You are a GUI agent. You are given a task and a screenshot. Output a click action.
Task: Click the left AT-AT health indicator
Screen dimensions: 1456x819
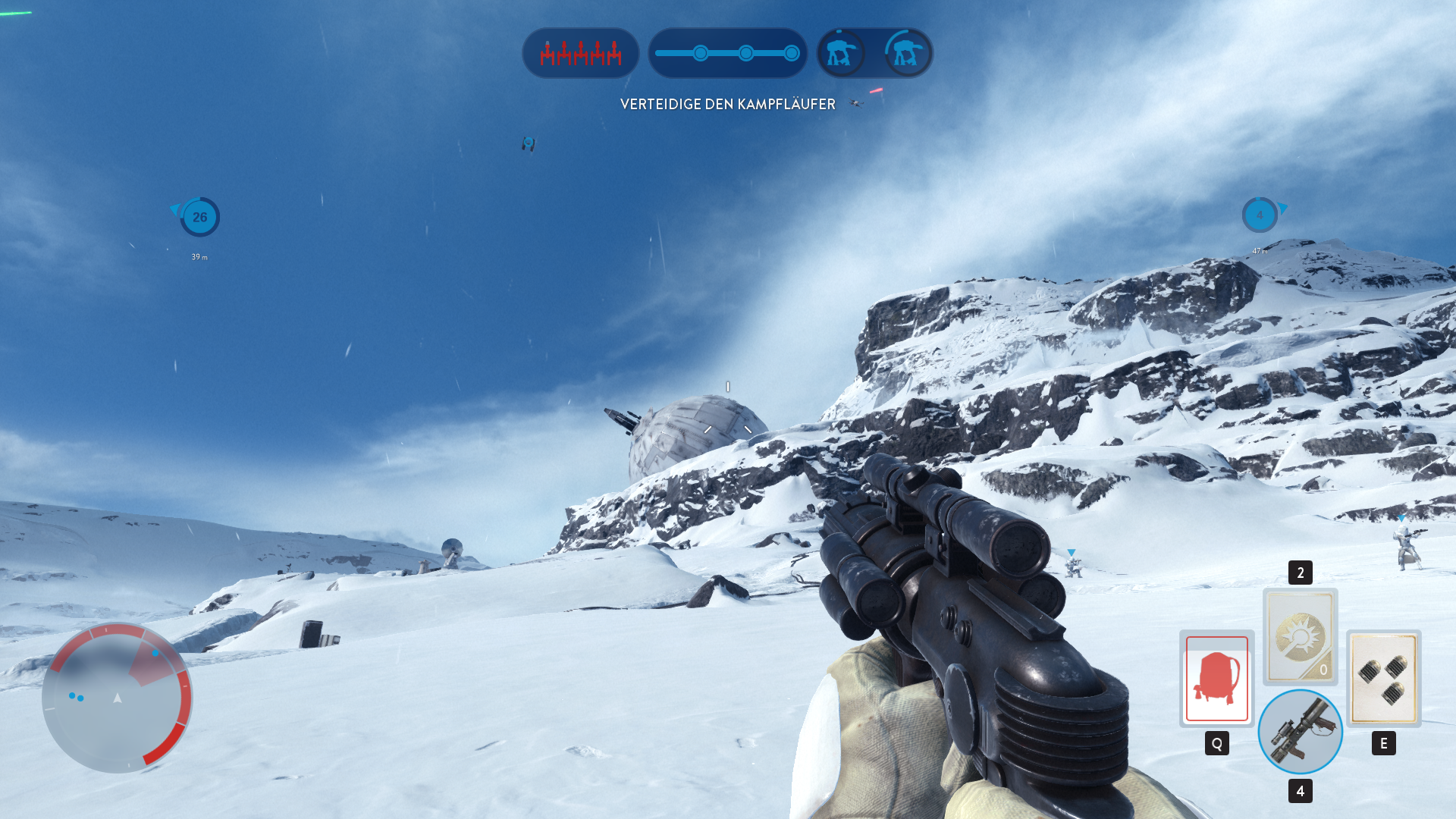(842, 53)
